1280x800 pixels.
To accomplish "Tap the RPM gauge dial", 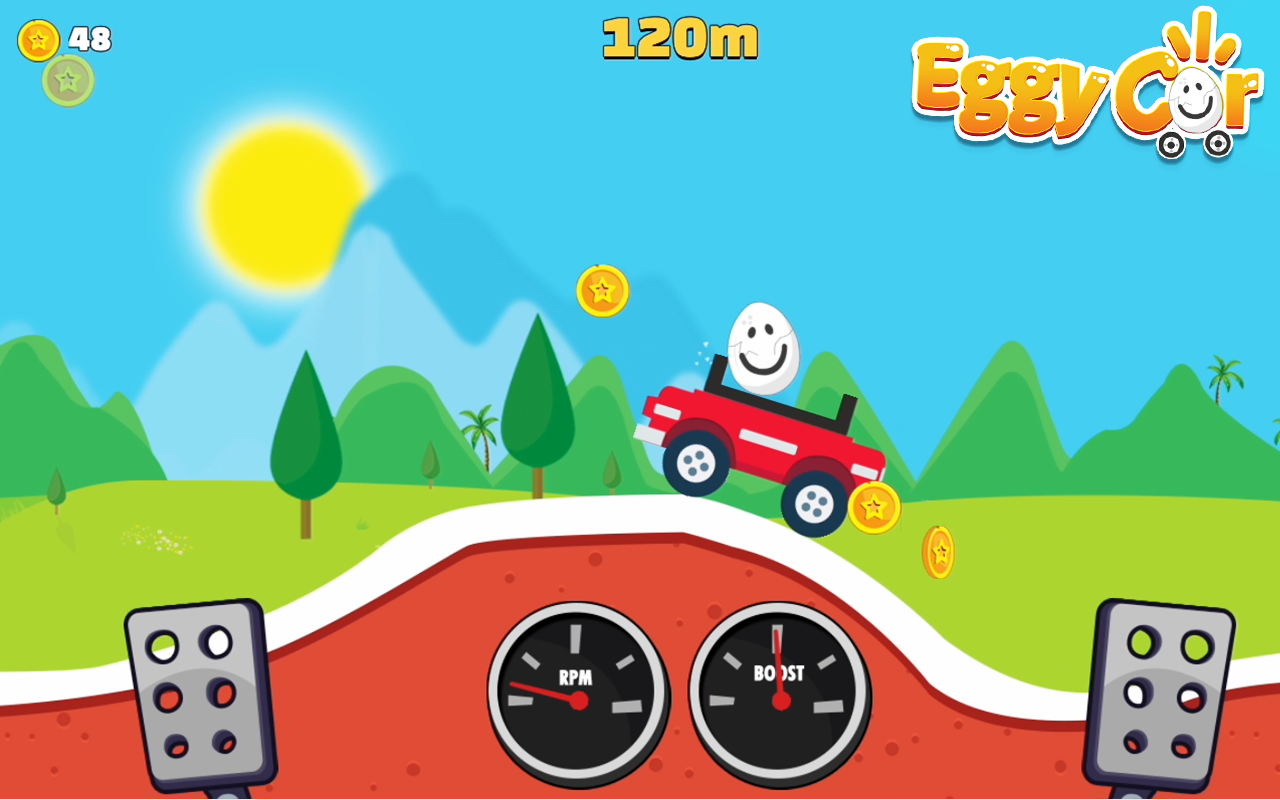I will coord(578,690).
